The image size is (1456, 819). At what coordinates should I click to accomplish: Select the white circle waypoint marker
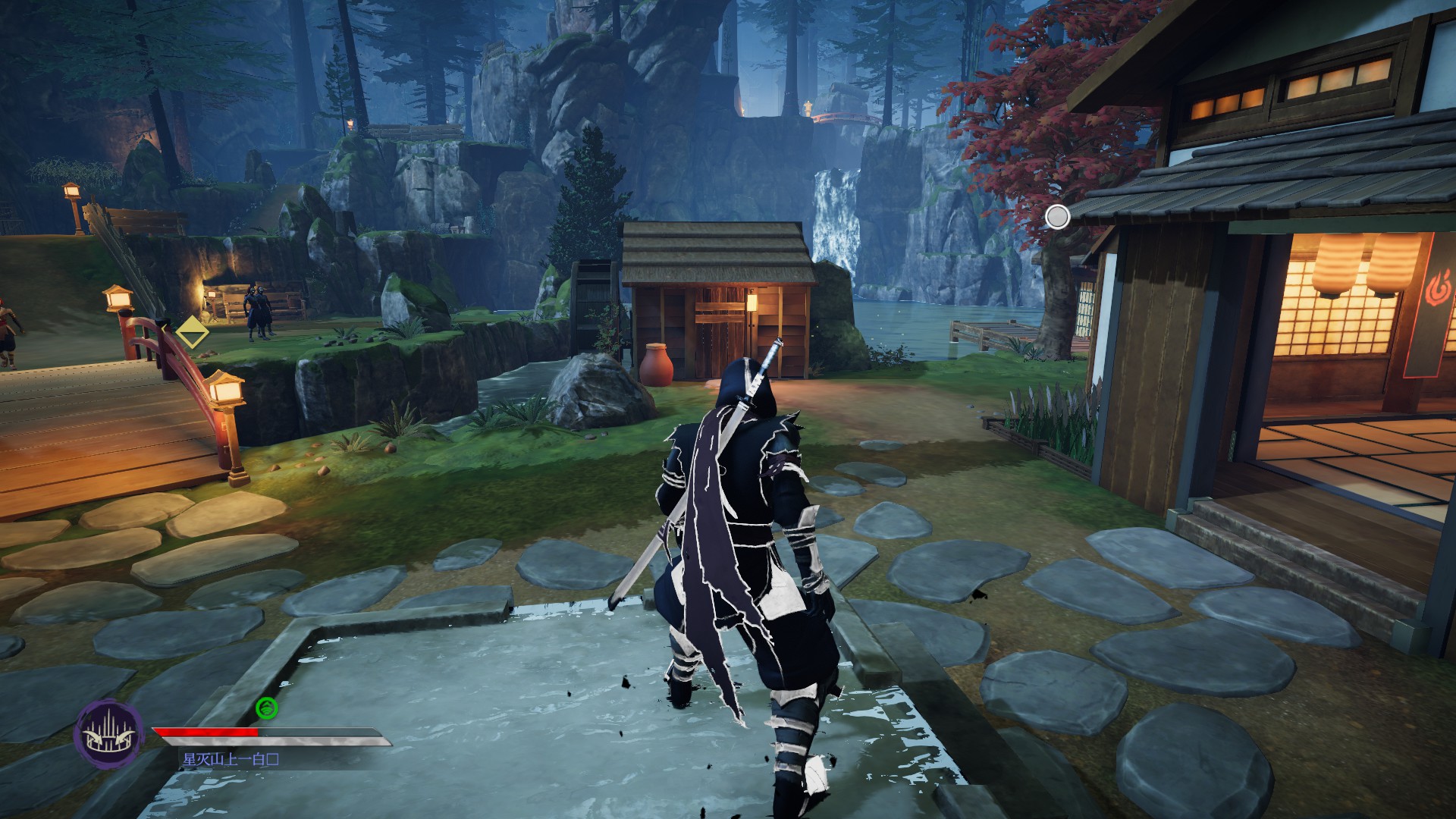point(1057,217)
